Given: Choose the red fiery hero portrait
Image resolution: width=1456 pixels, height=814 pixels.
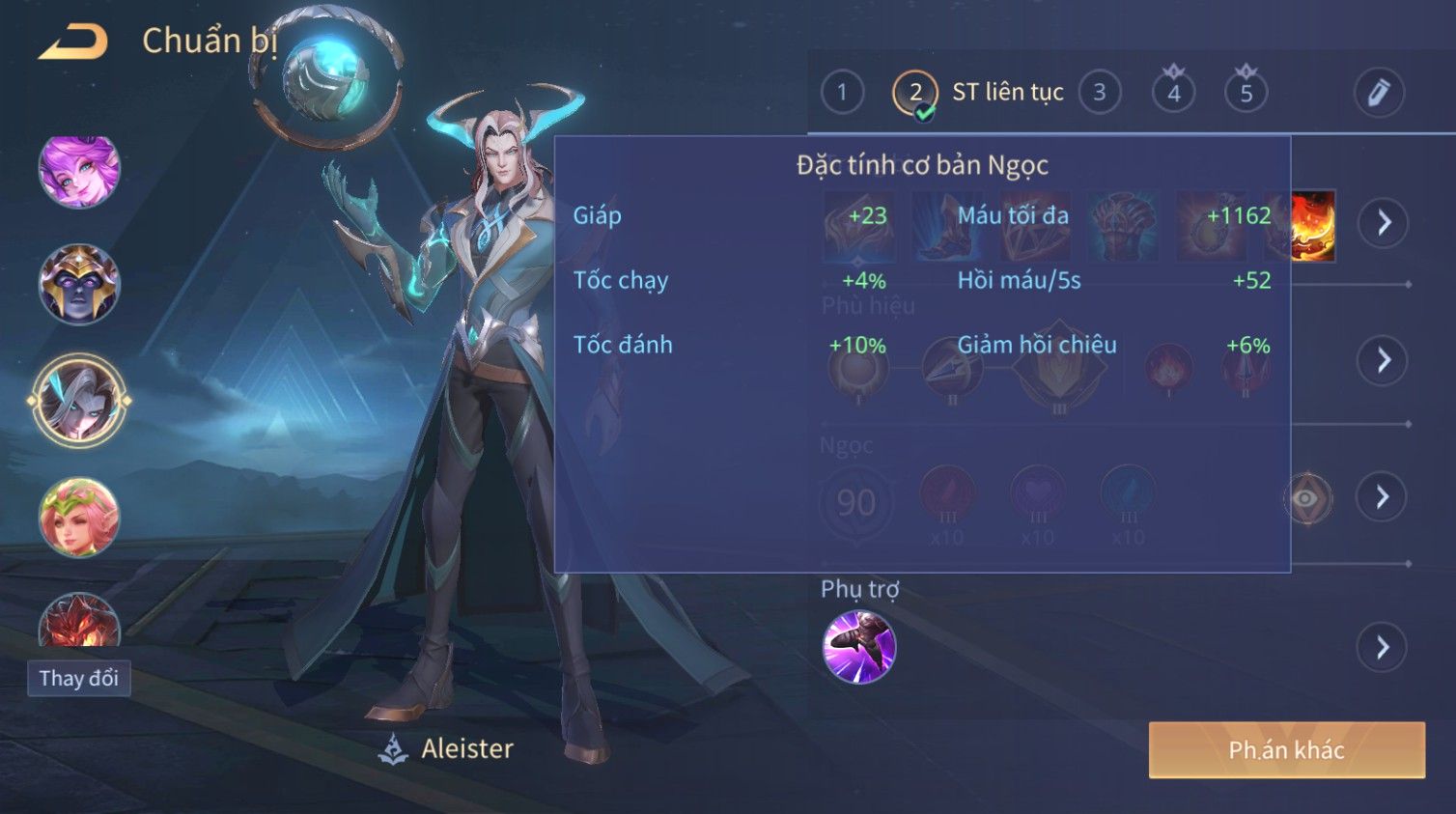Looking at the screenshot, I should [x=79, y=621].
